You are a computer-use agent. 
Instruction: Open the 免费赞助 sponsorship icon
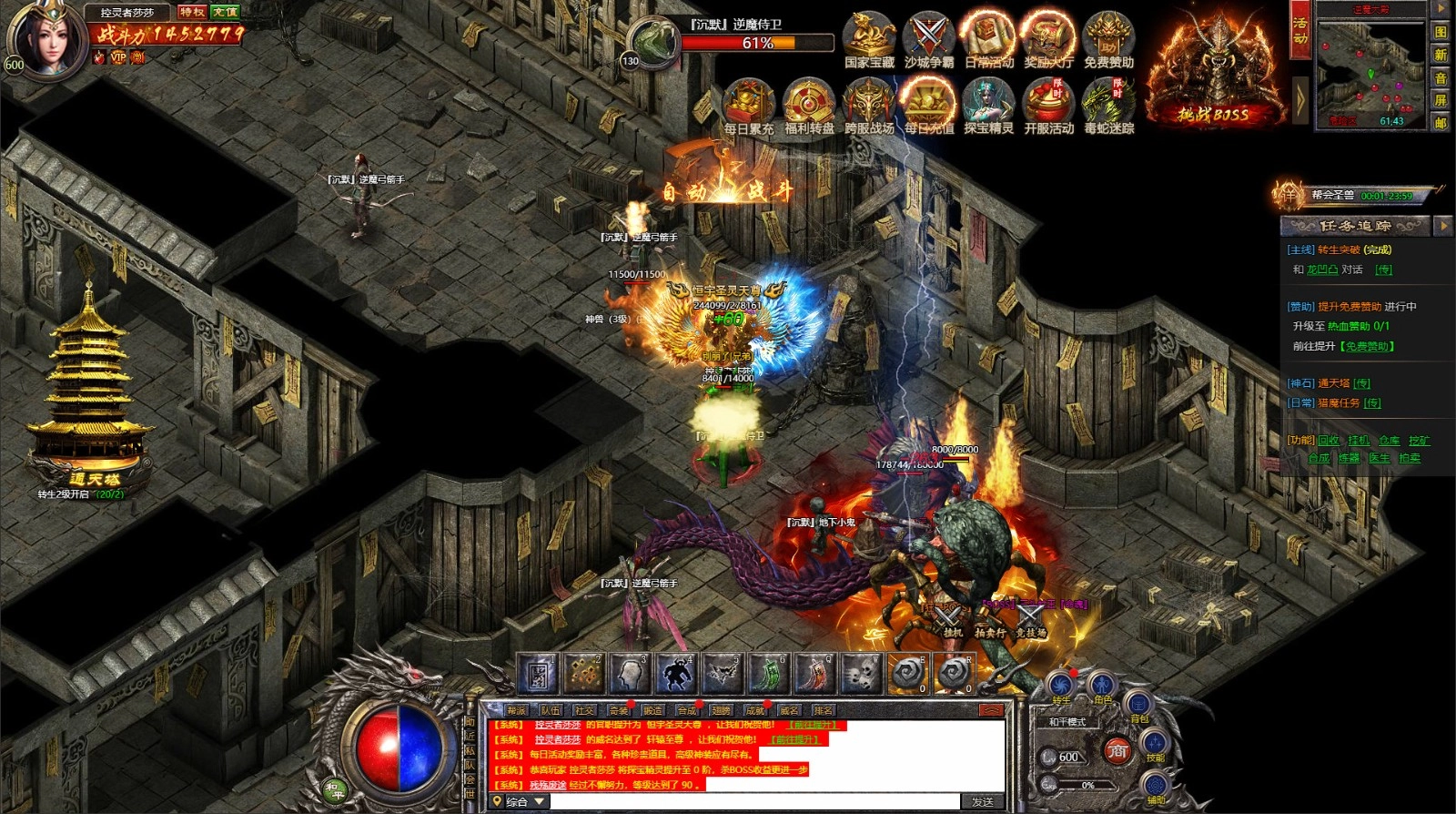coord(1108,38)
